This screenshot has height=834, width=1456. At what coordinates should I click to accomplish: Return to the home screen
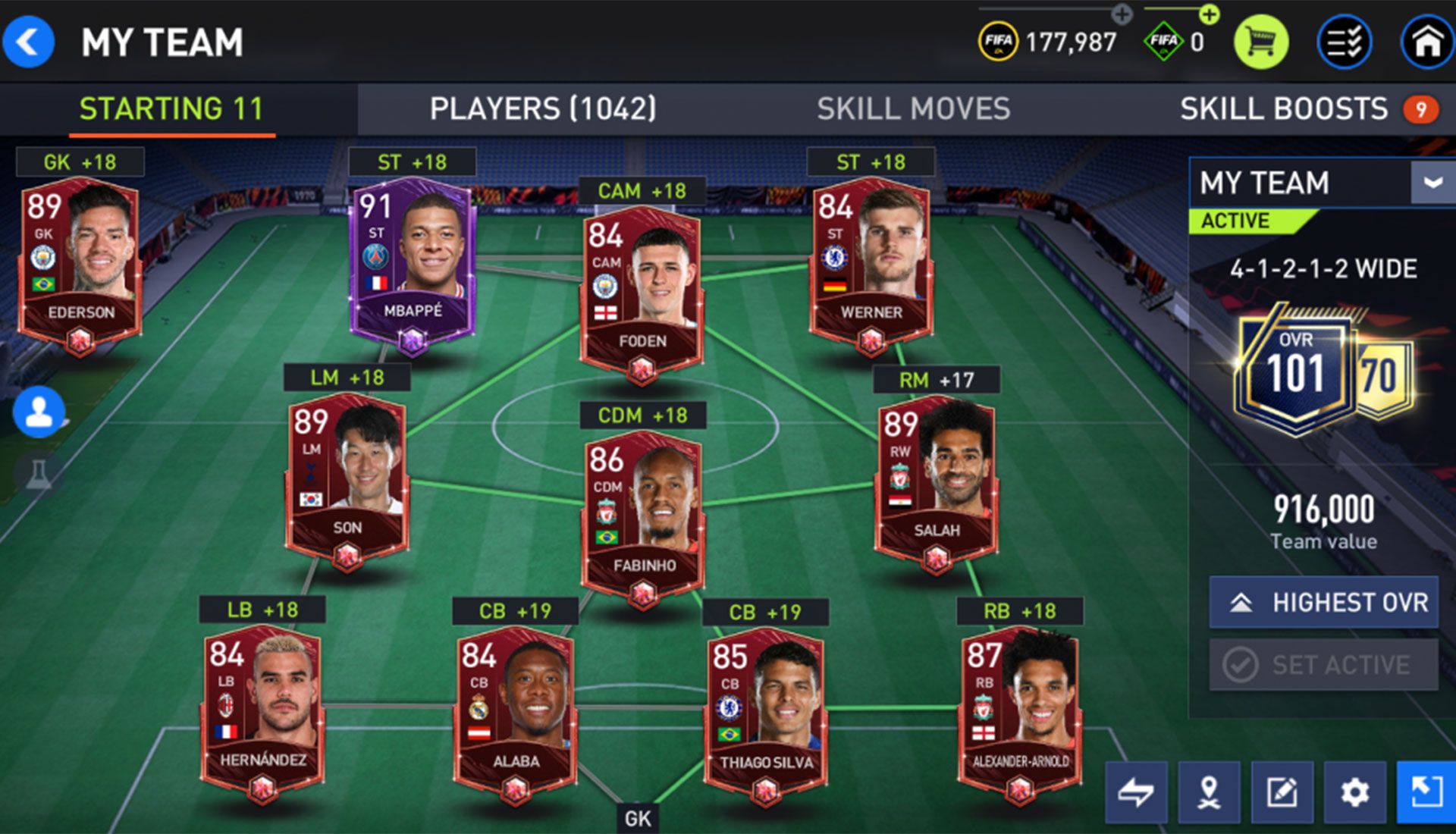point(1426,42)
